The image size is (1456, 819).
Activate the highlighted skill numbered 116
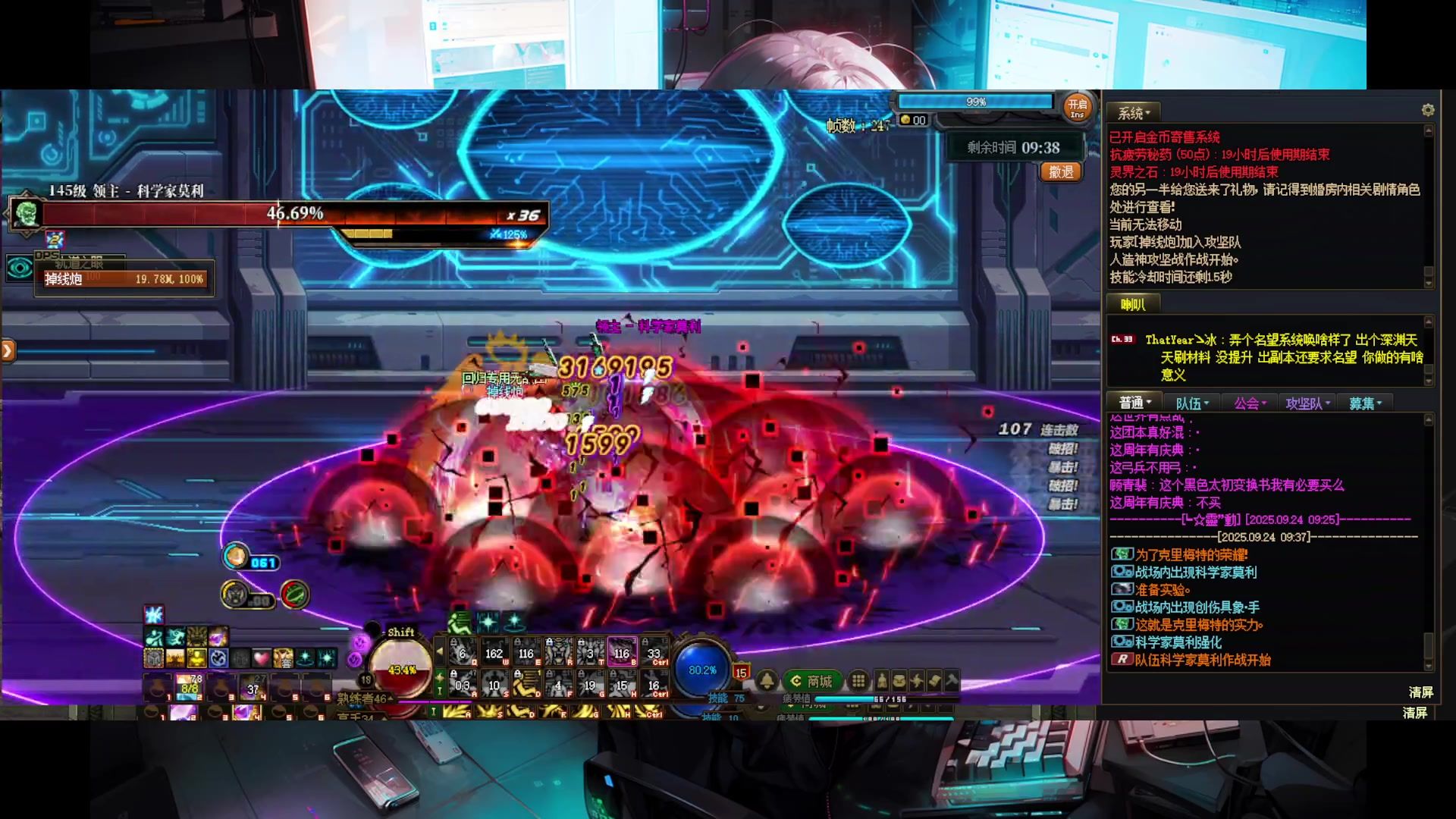click(x=622, y=652)
